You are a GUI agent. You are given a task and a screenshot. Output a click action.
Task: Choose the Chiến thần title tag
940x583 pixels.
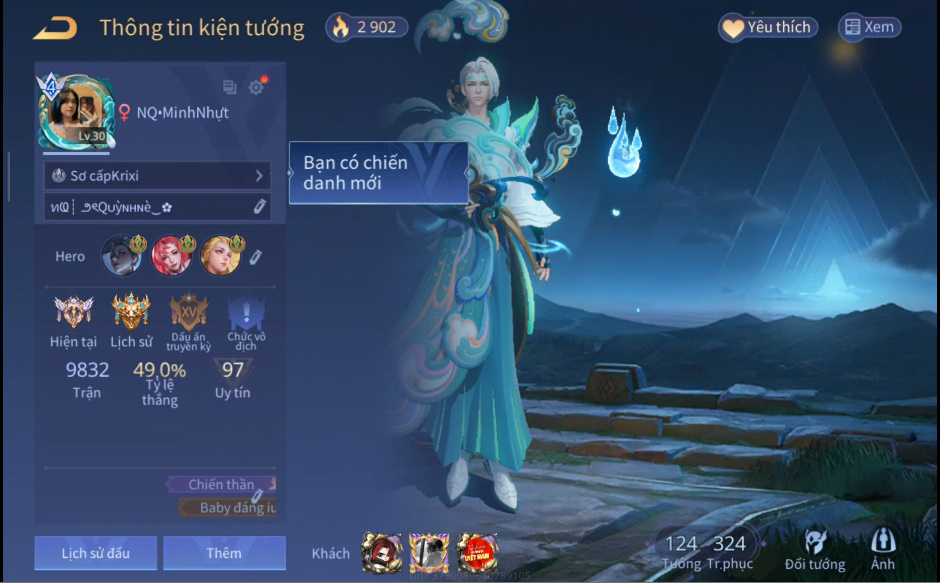point(221,484)
